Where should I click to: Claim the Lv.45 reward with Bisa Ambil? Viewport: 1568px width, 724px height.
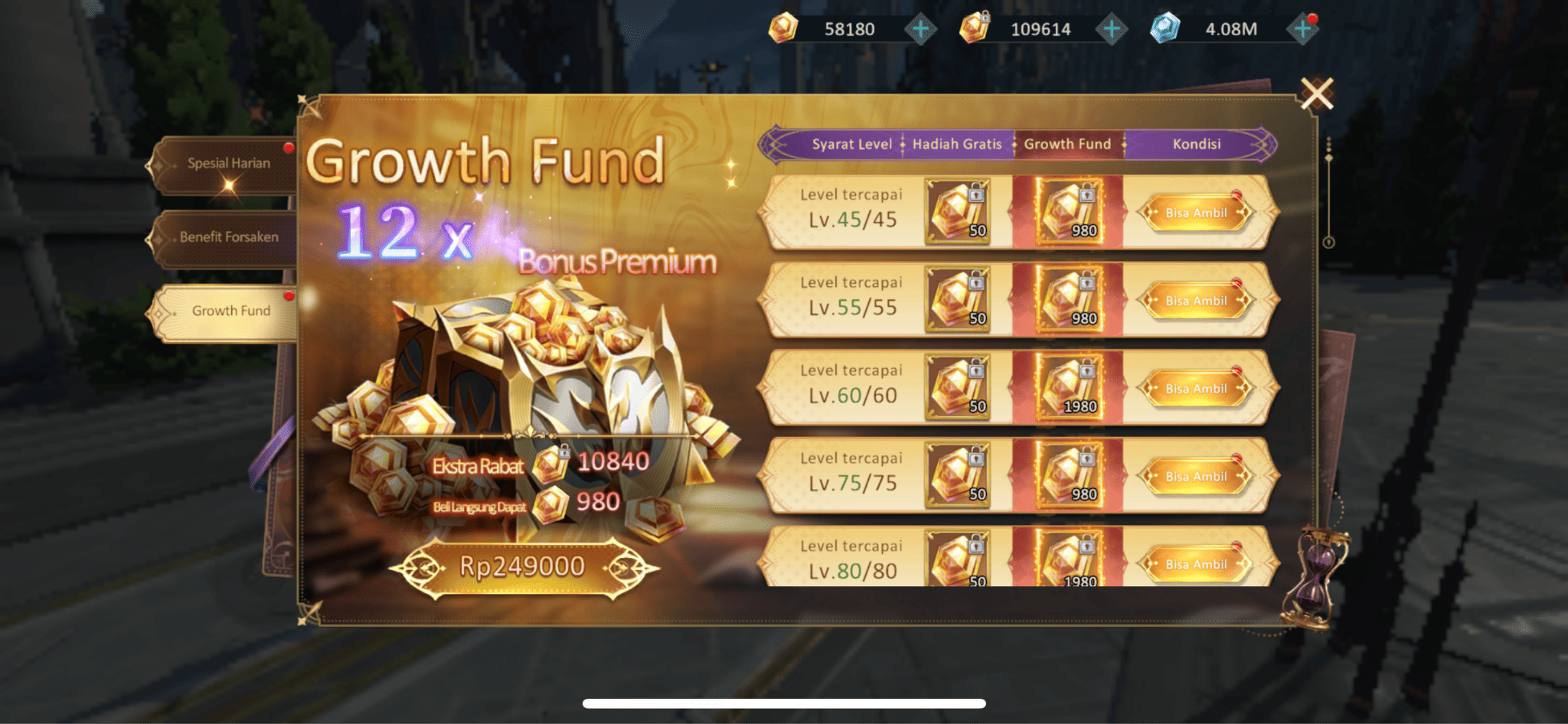tap(1196, 213)
